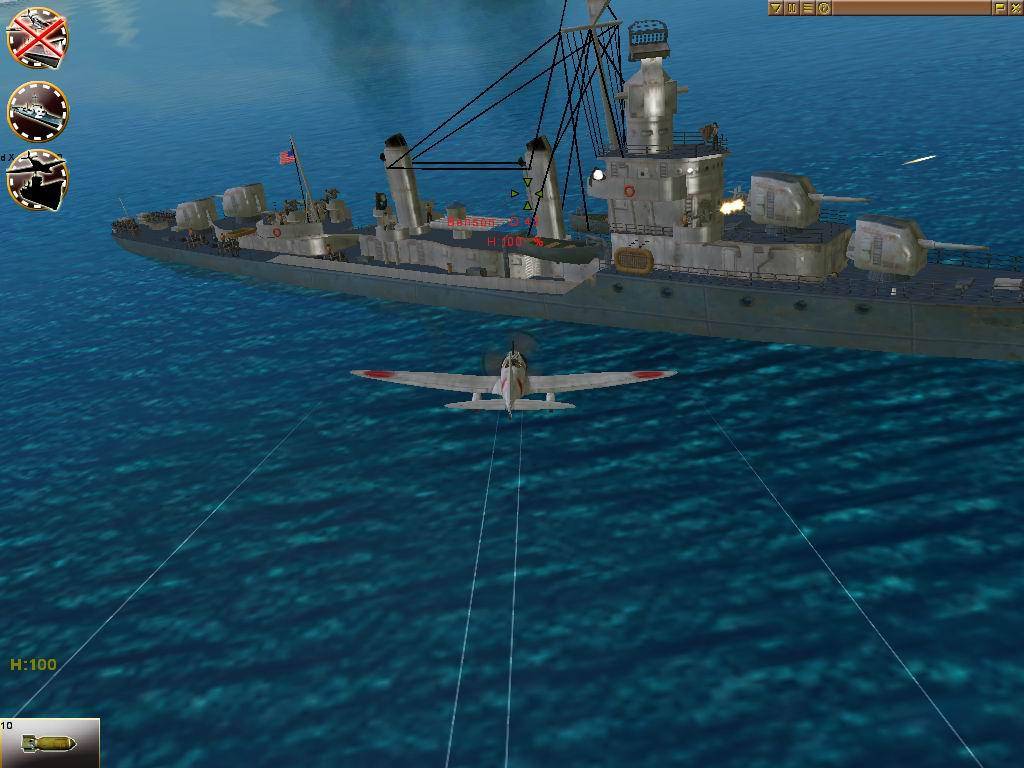Click the plane-over-carrier silhouette icon

tap(37, 180)
